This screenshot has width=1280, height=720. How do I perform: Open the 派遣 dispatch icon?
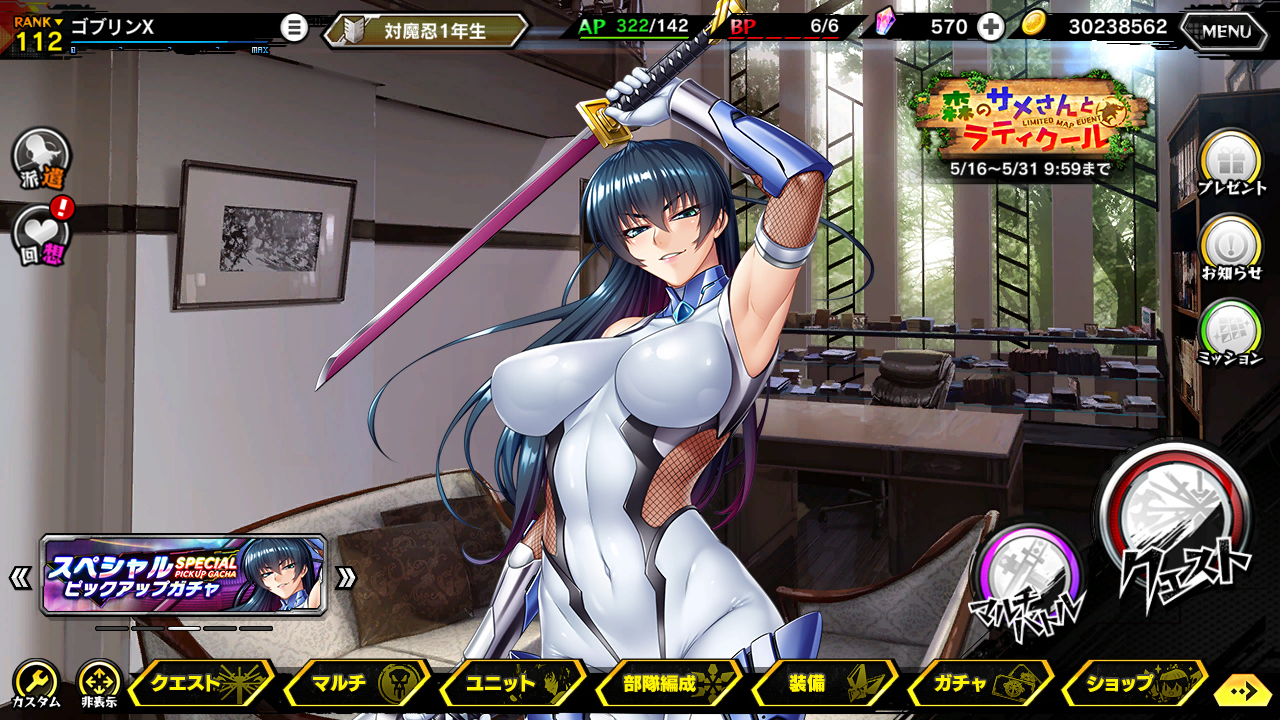(41, 157)
